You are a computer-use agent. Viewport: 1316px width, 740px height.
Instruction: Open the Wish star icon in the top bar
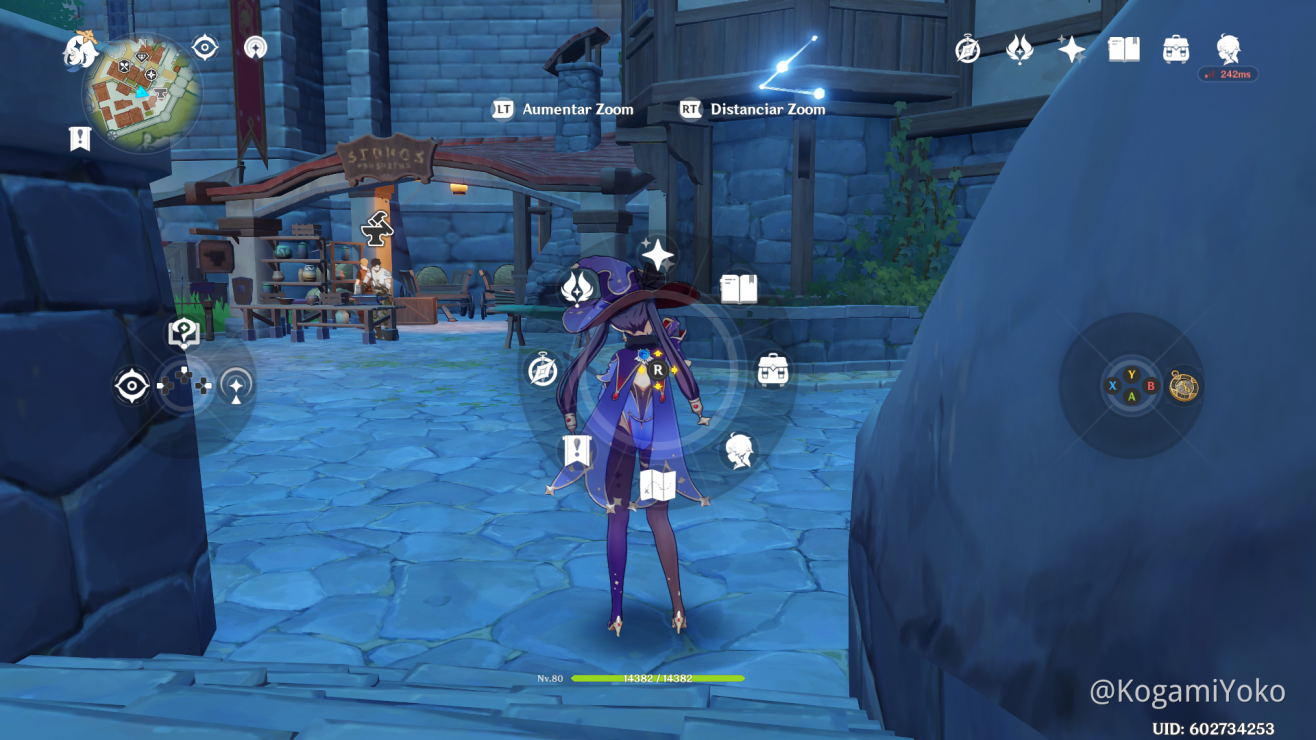tap(1071, 49)
